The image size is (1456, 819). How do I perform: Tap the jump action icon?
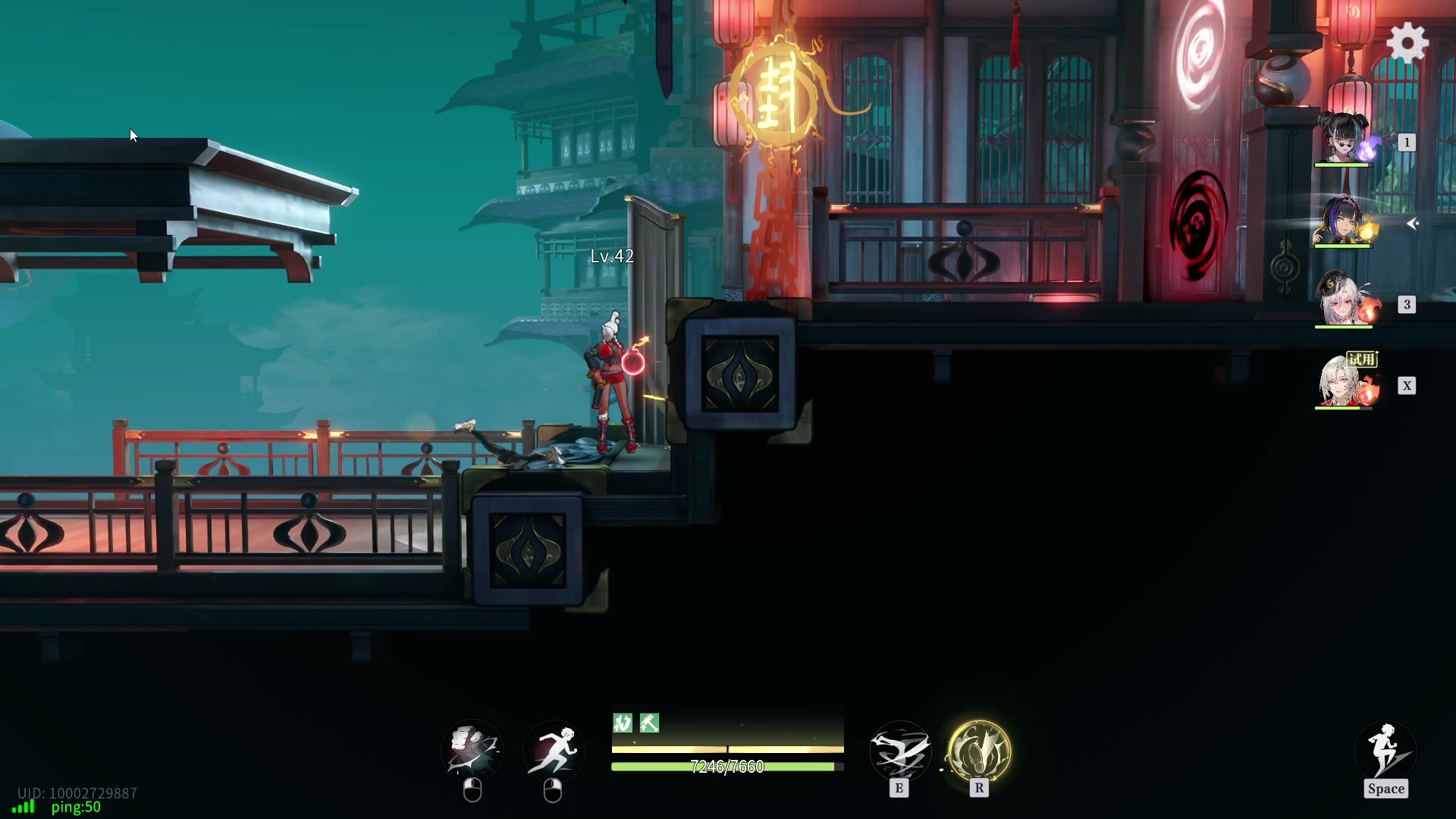[1385, 752]
